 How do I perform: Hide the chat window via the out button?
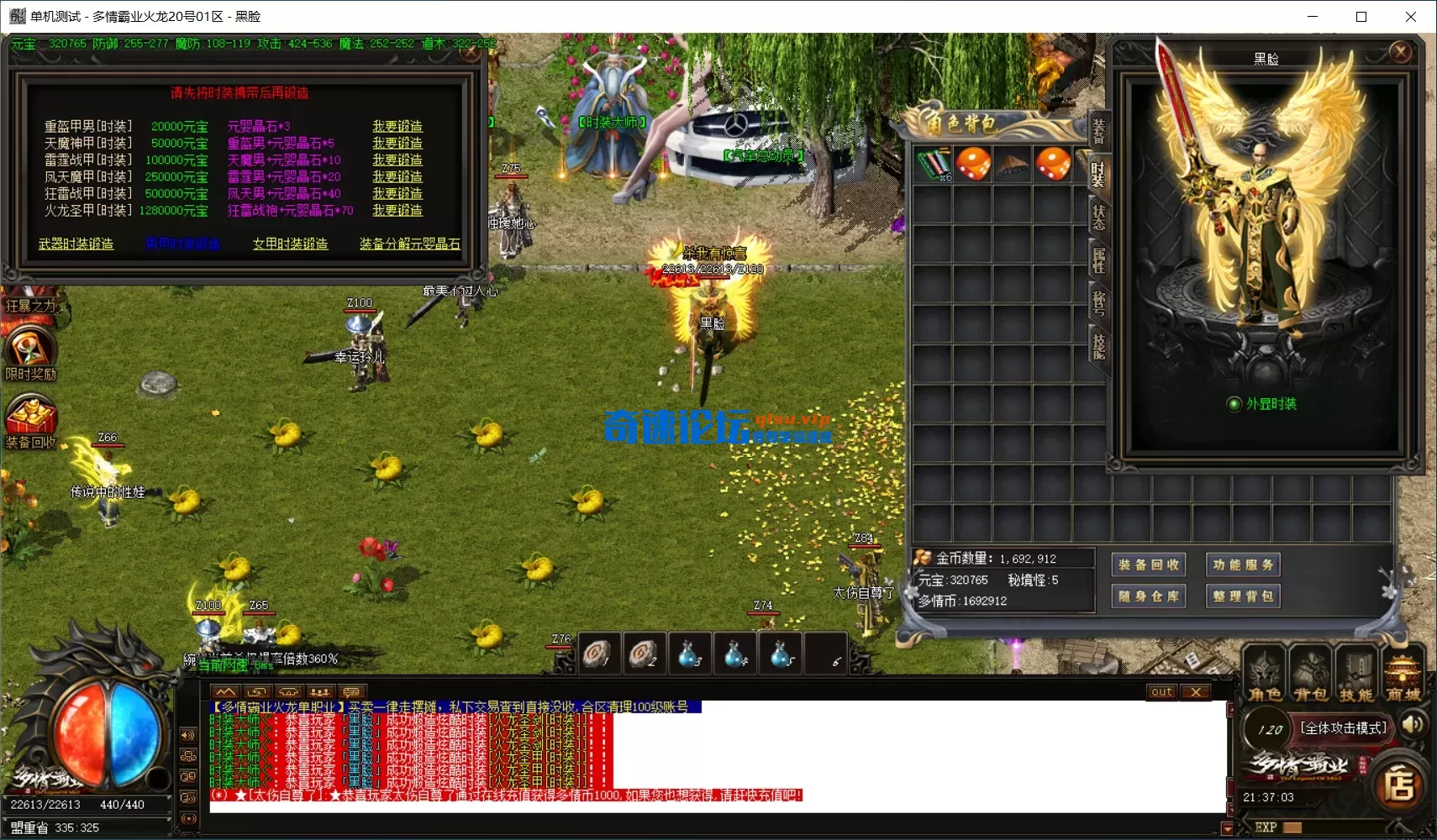pyautogui.click(x=1162, y=691)
